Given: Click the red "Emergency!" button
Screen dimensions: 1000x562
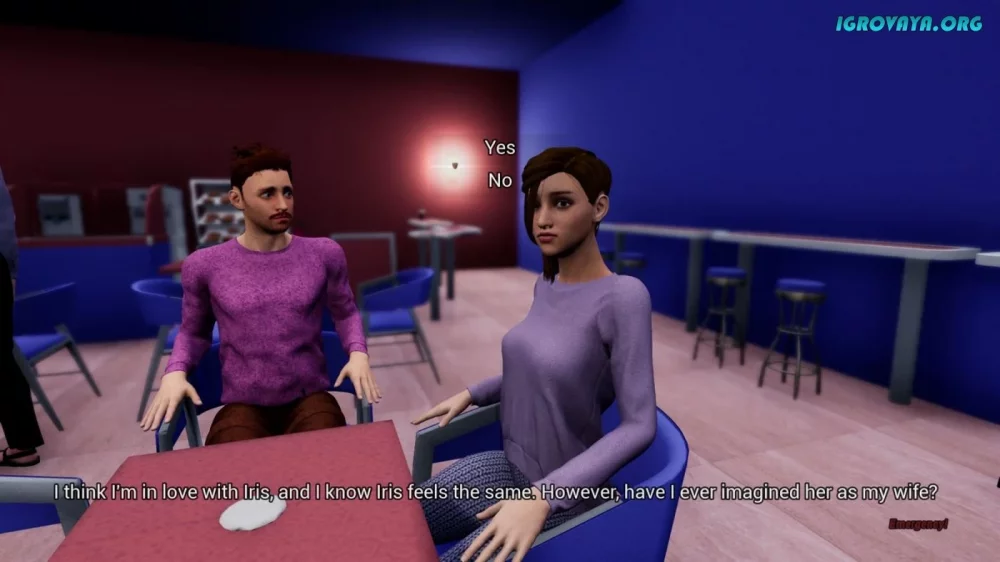Looking at the screenshot, I should click(x=917, y=523).
